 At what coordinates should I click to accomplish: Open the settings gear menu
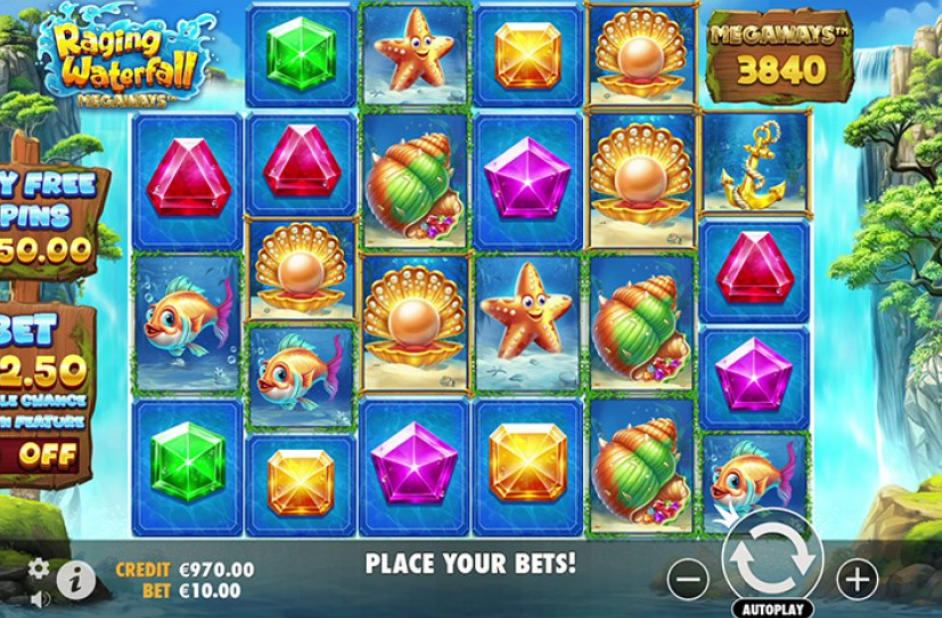tap(38, 569)
